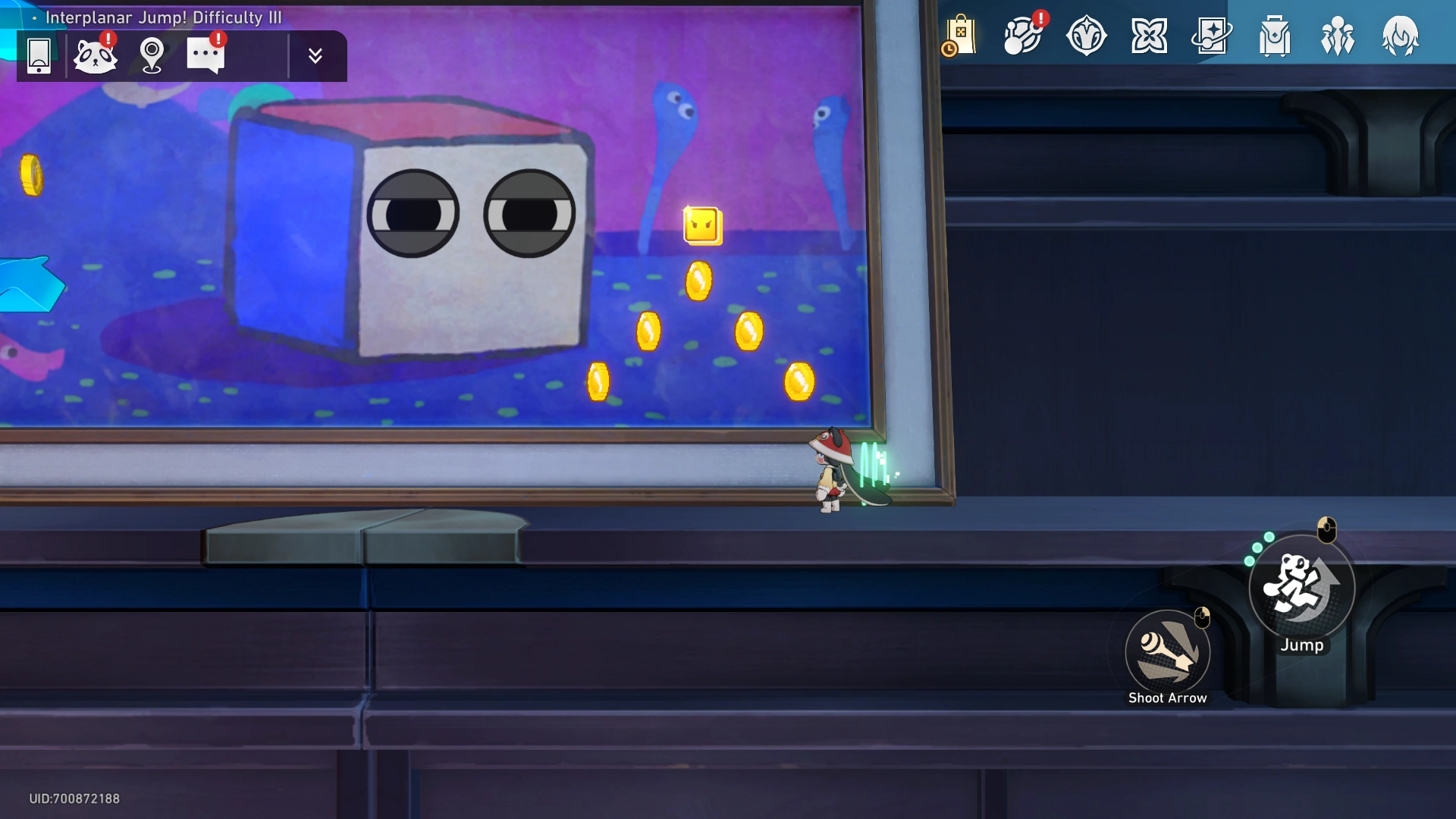
Task: Open the character portrait icon
Action: [x=1400, y=36]
